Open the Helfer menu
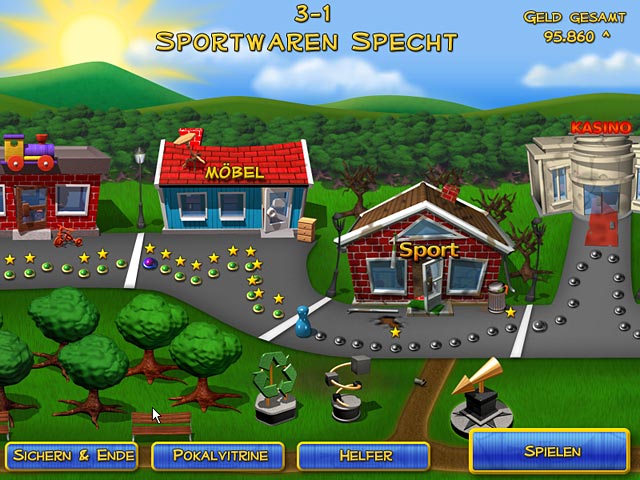The width and height of the screenshot is (640, 480). (363, 456)
